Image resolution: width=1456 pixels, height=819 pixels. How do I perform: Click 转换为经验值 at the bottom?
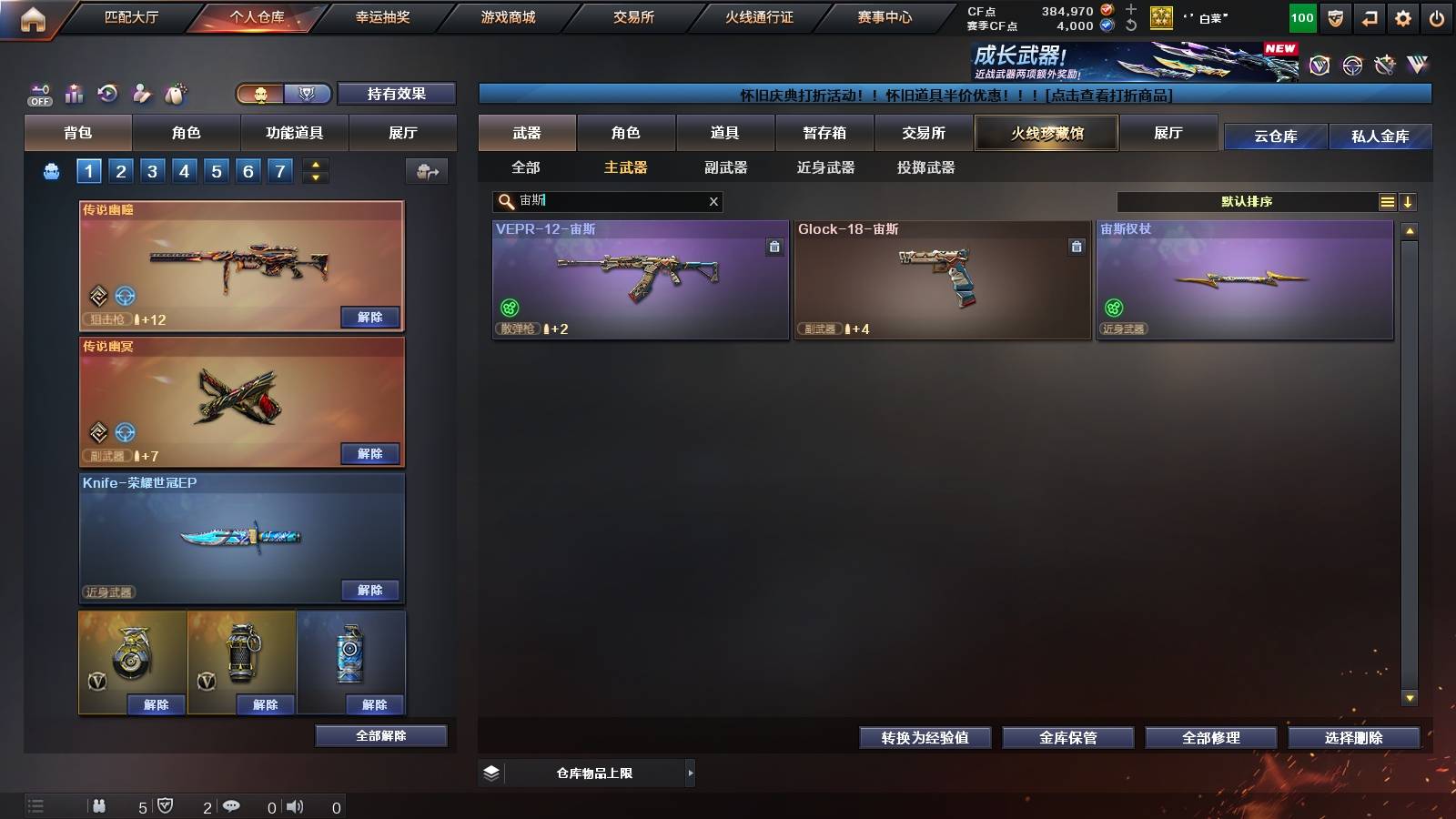click(x=925, y=738)
